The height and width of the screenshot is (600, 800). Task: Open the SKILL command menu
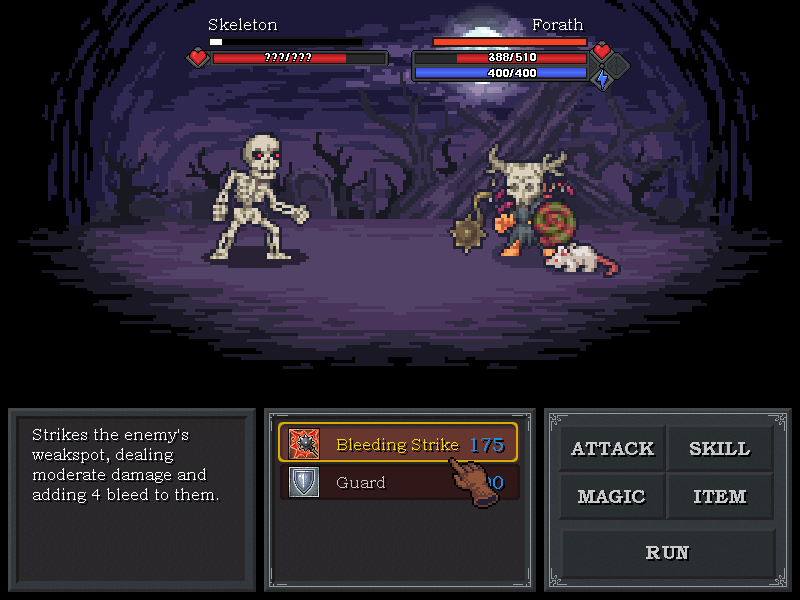click(x=719, y=449)
